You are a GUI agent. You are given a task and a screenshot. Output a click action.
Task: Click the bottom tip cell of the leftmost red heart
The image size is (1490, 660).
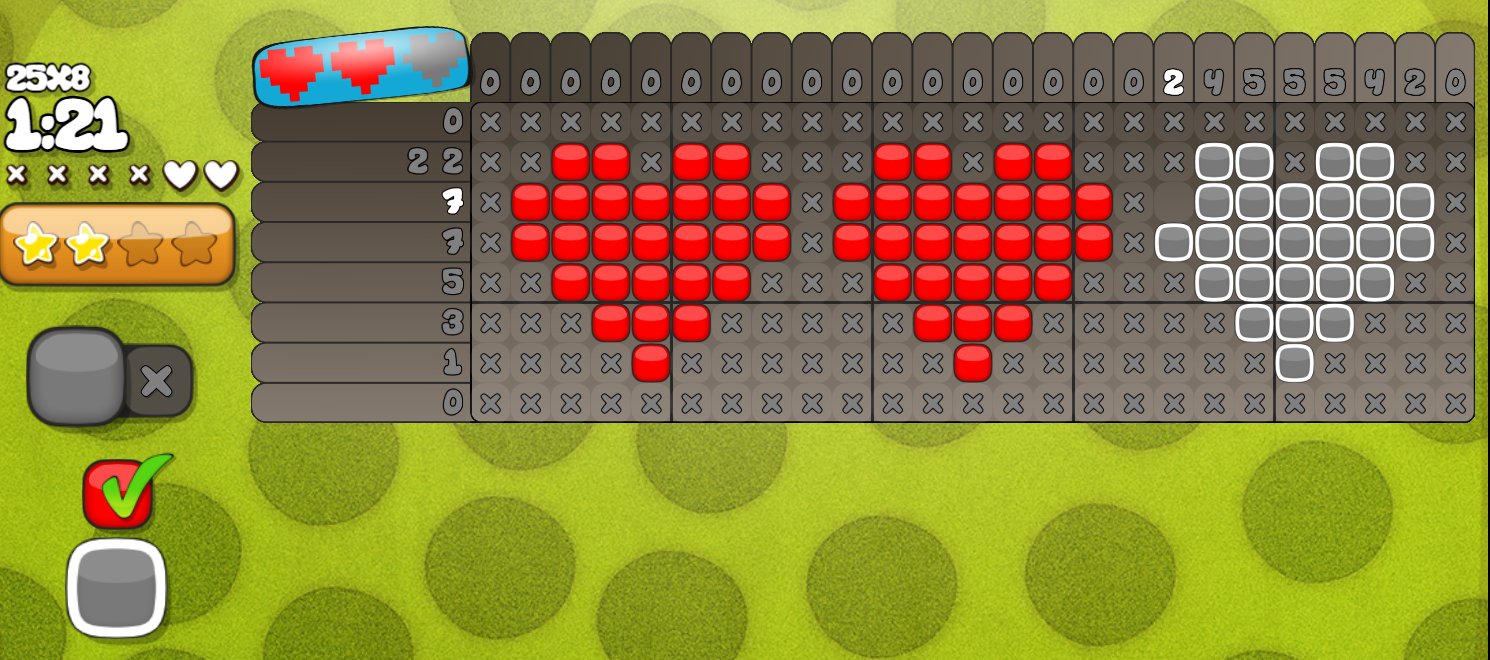coord(651,362)
